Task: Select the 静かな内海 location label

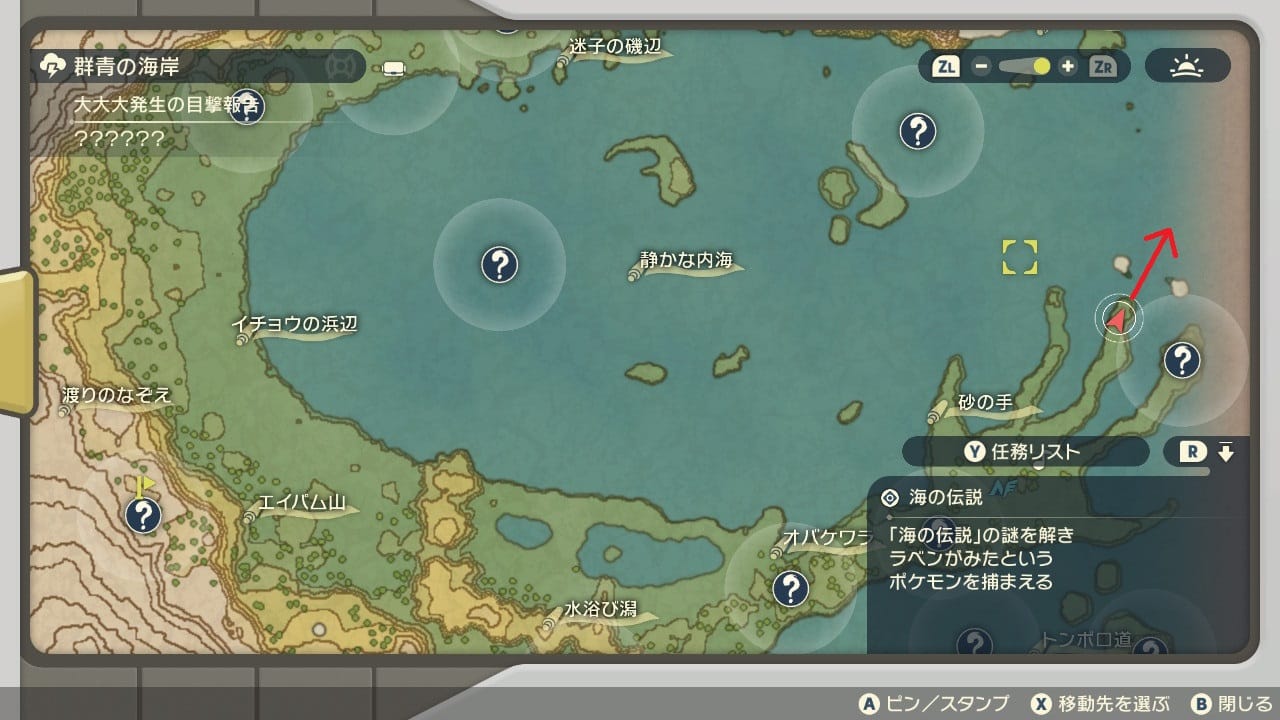Action: (x=687, y=261)
